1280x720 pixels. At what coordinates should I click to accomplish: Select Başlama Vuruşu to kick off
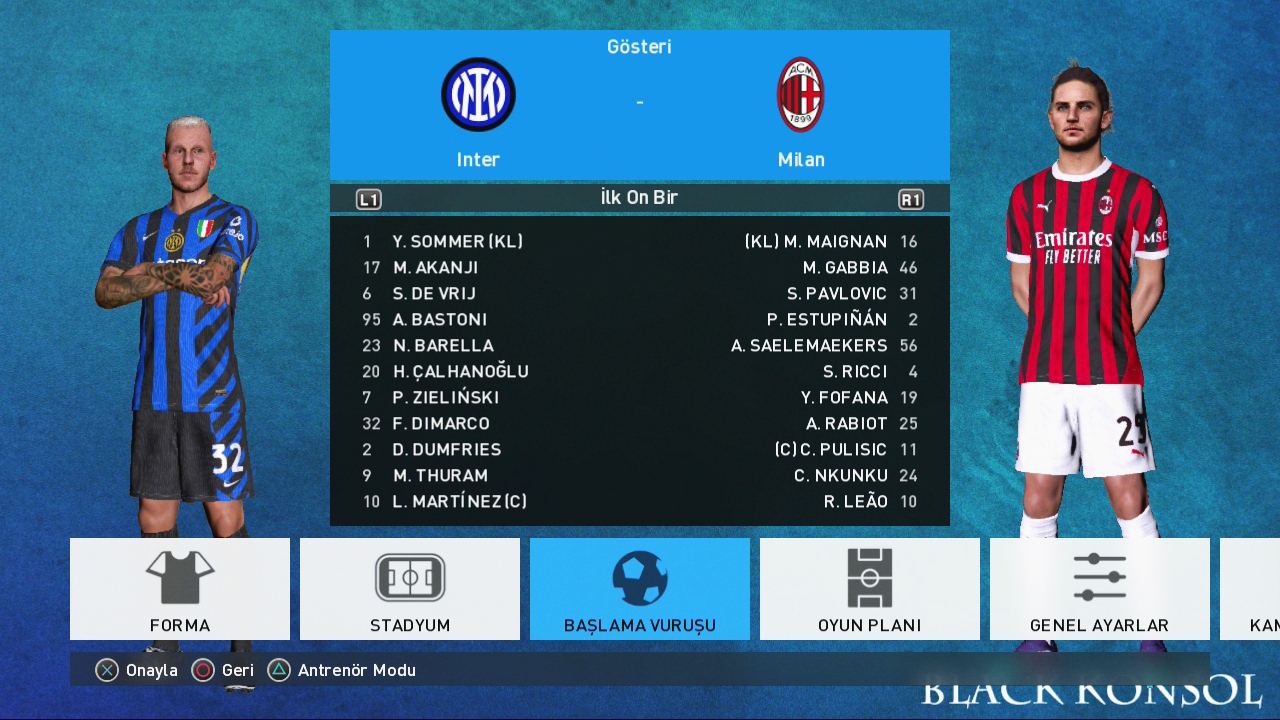point(640,589)
